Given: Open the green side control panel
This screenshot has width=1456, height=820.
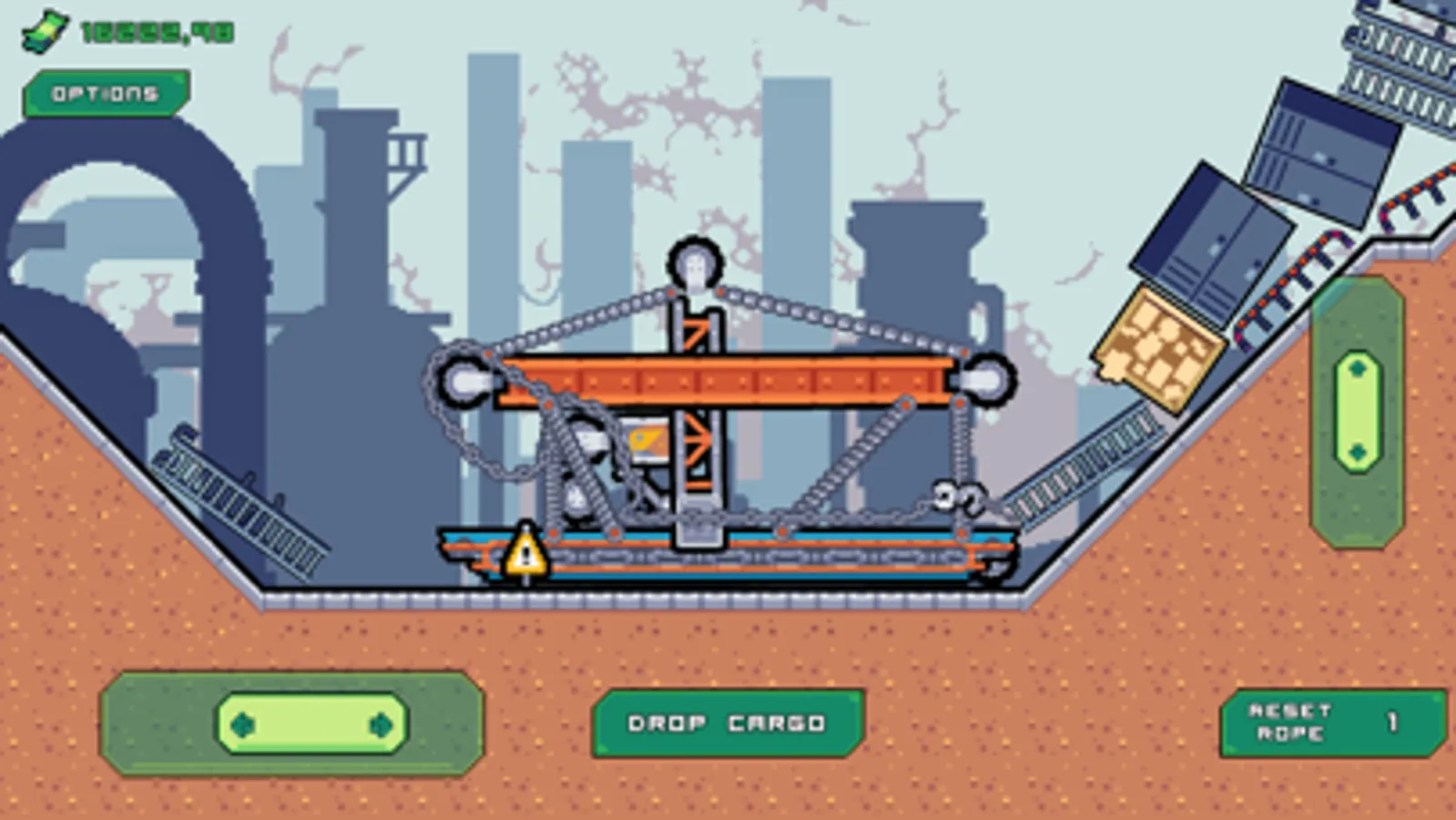Looking at the screenshot, I should pyautogui.click(x=1356, y=410).
